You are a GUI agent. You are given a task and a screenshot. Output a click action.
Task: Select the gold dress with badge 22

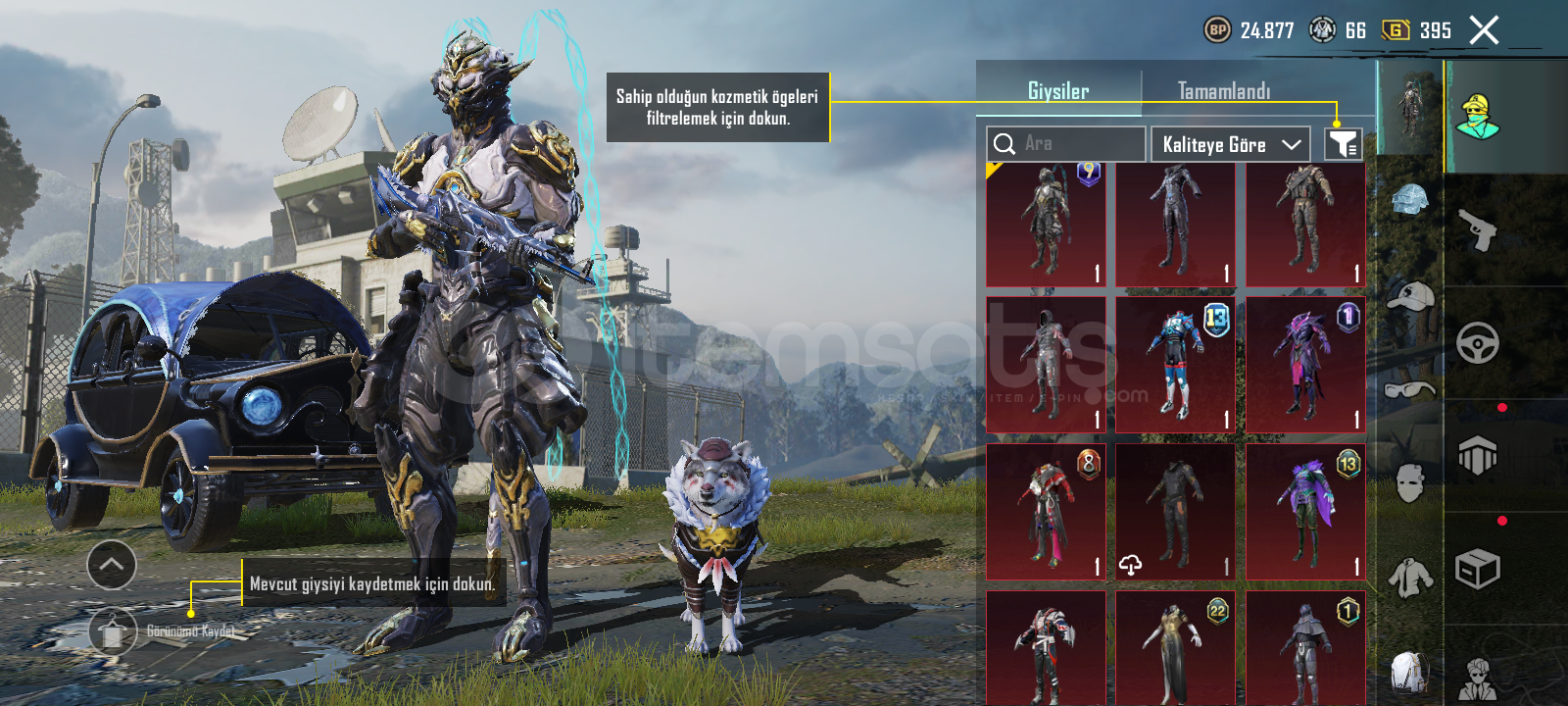(x=1176, y=647)
